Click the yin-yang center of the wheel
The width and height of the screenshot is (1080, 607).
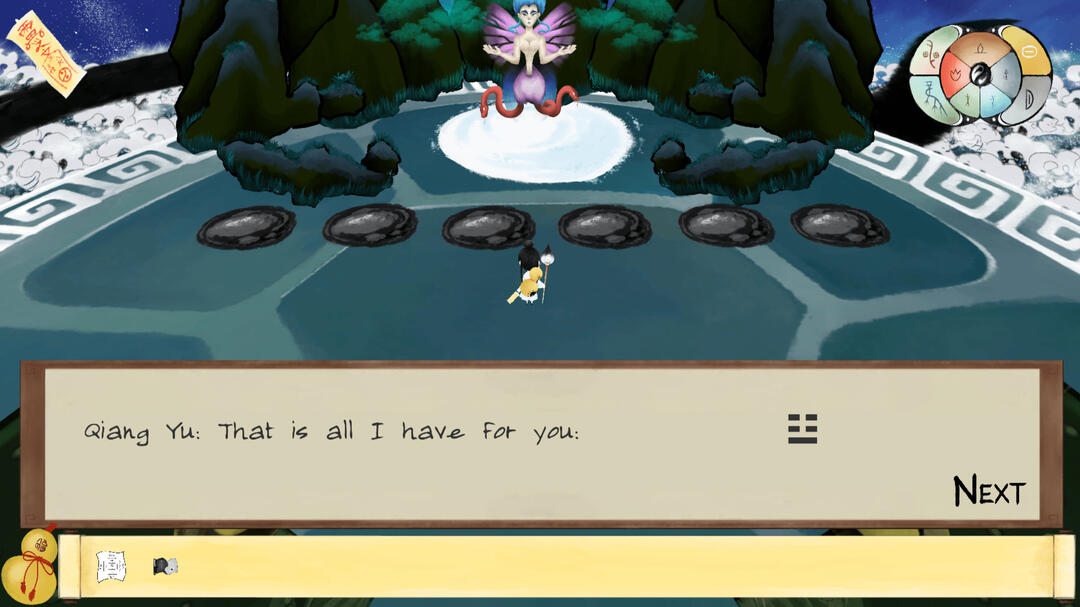pos(980,73)
